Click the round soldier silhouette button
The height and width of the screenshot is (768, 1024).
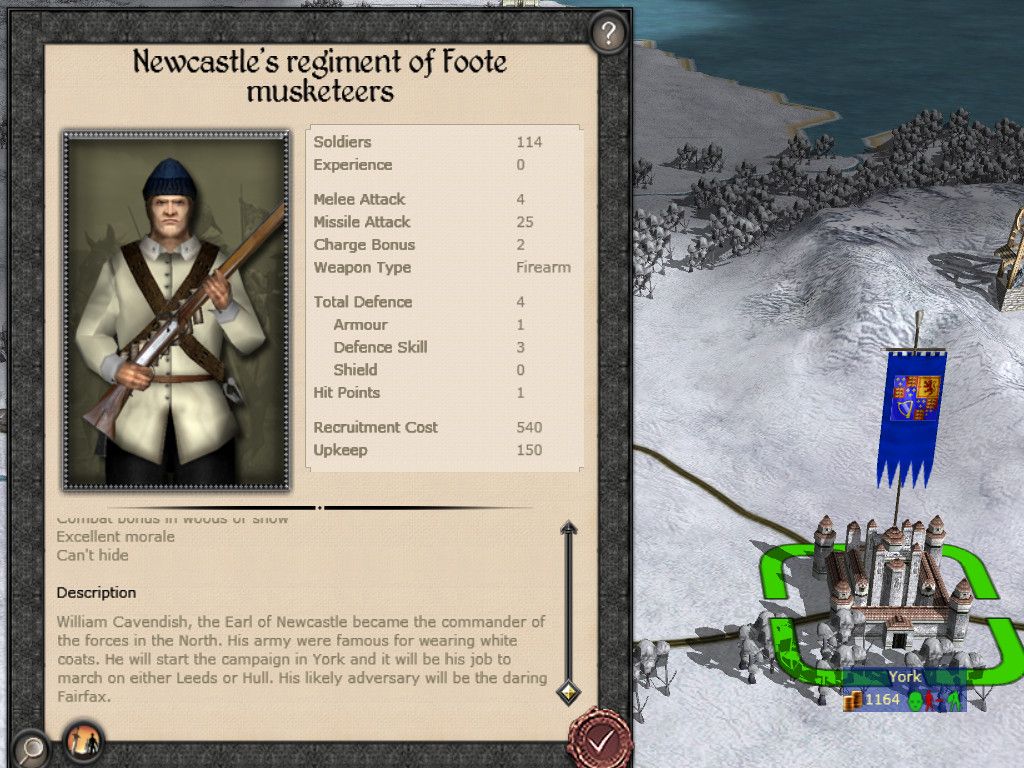84,741
